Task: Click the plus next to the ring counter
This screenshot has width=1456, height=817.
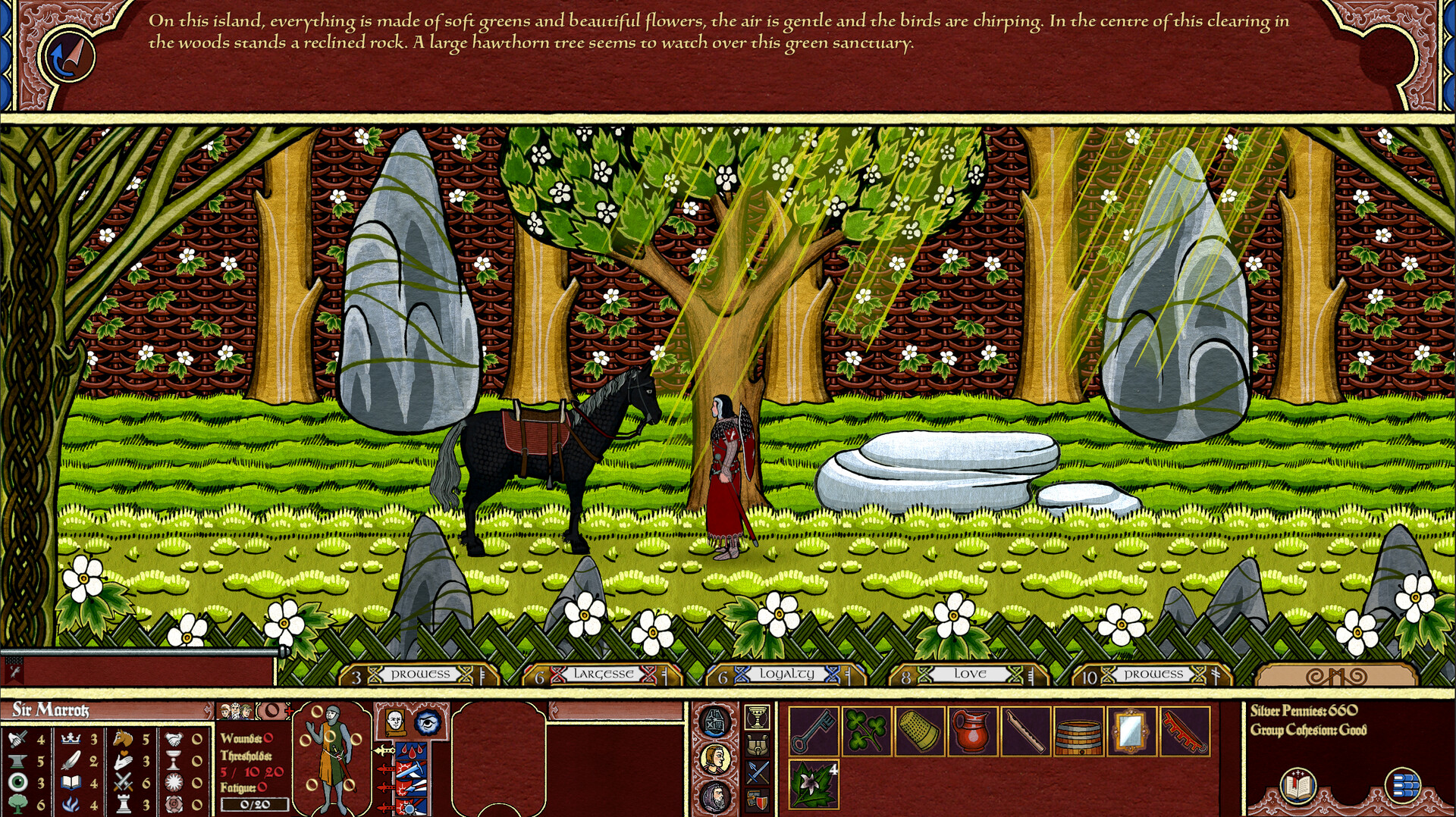Action: tap(288, 711)
